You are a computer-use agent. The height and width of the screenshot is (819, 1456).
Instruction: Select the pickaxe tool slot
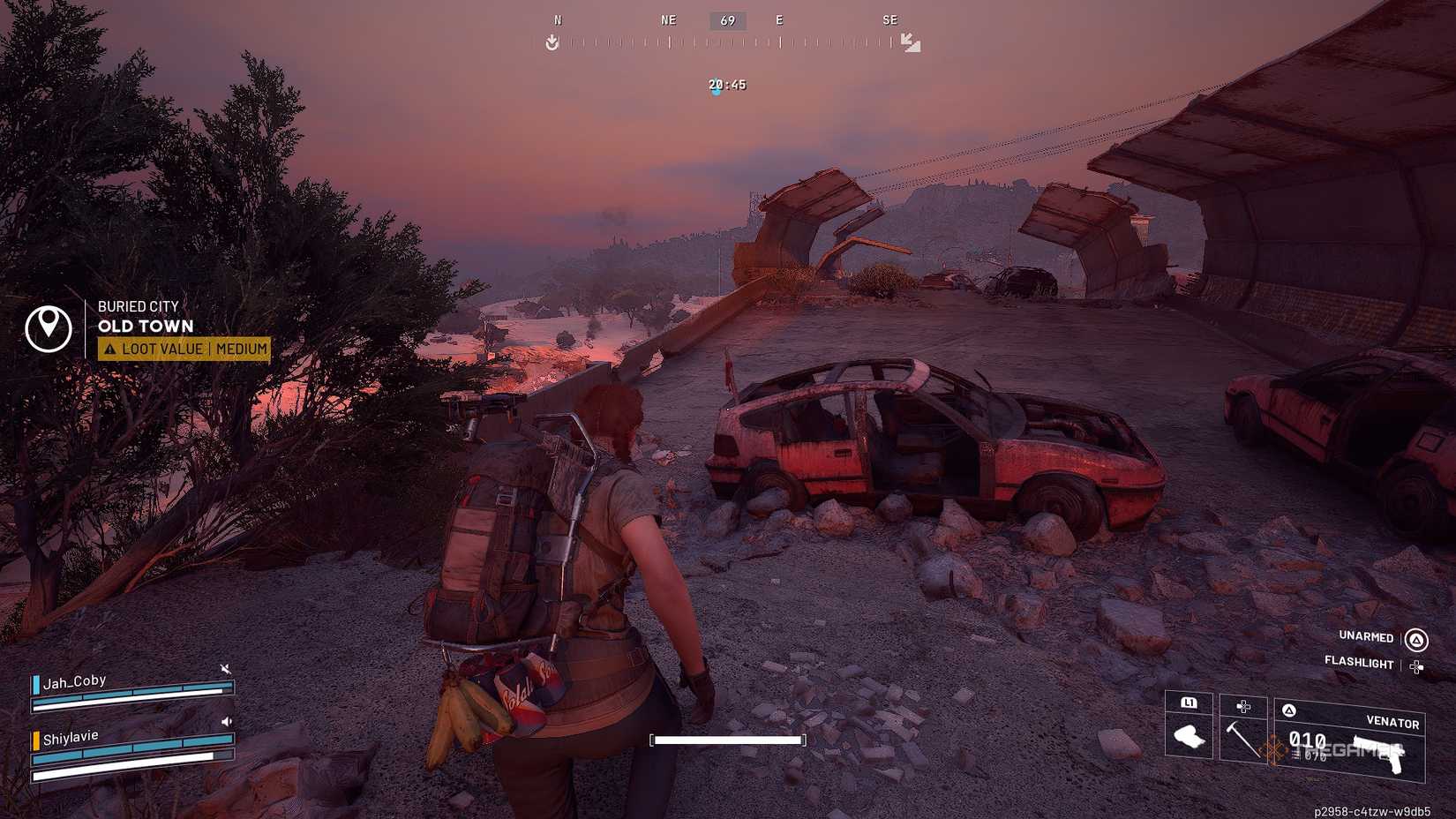coord(1242,740)
